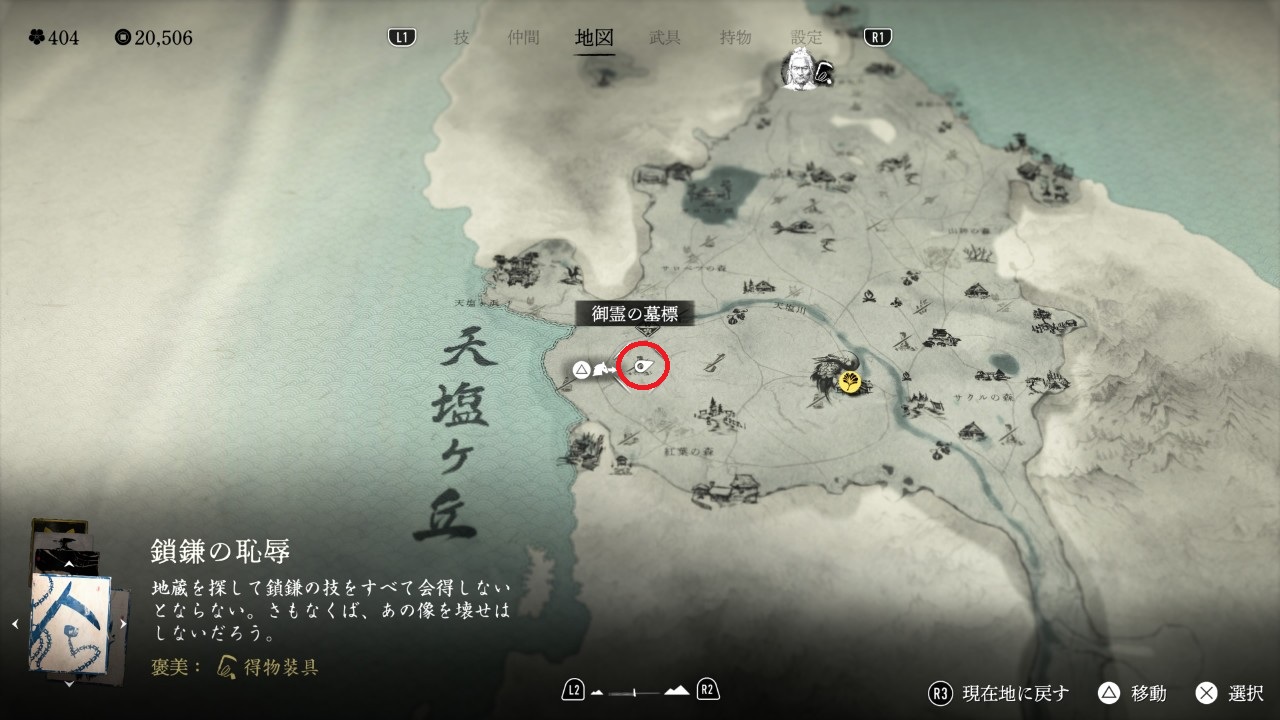
Task: Cycle quest cards upward with the up arrow
Action: pyautogui.click(x=69, y=565)
